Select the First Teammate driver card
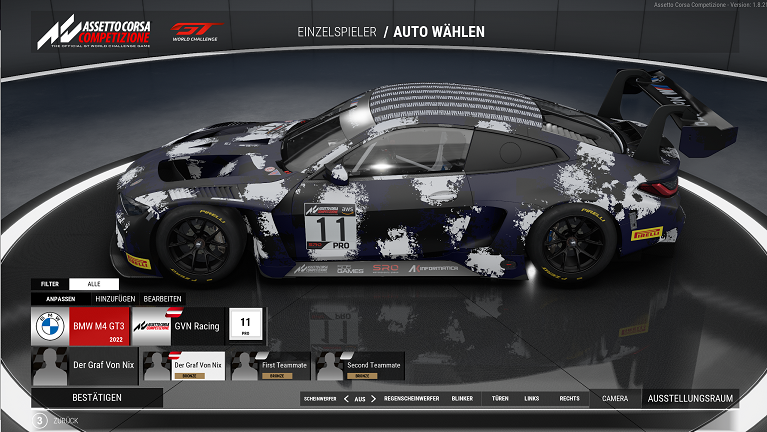Image resolution: width=767 pixels, height=432 pixels. point(268,366)
